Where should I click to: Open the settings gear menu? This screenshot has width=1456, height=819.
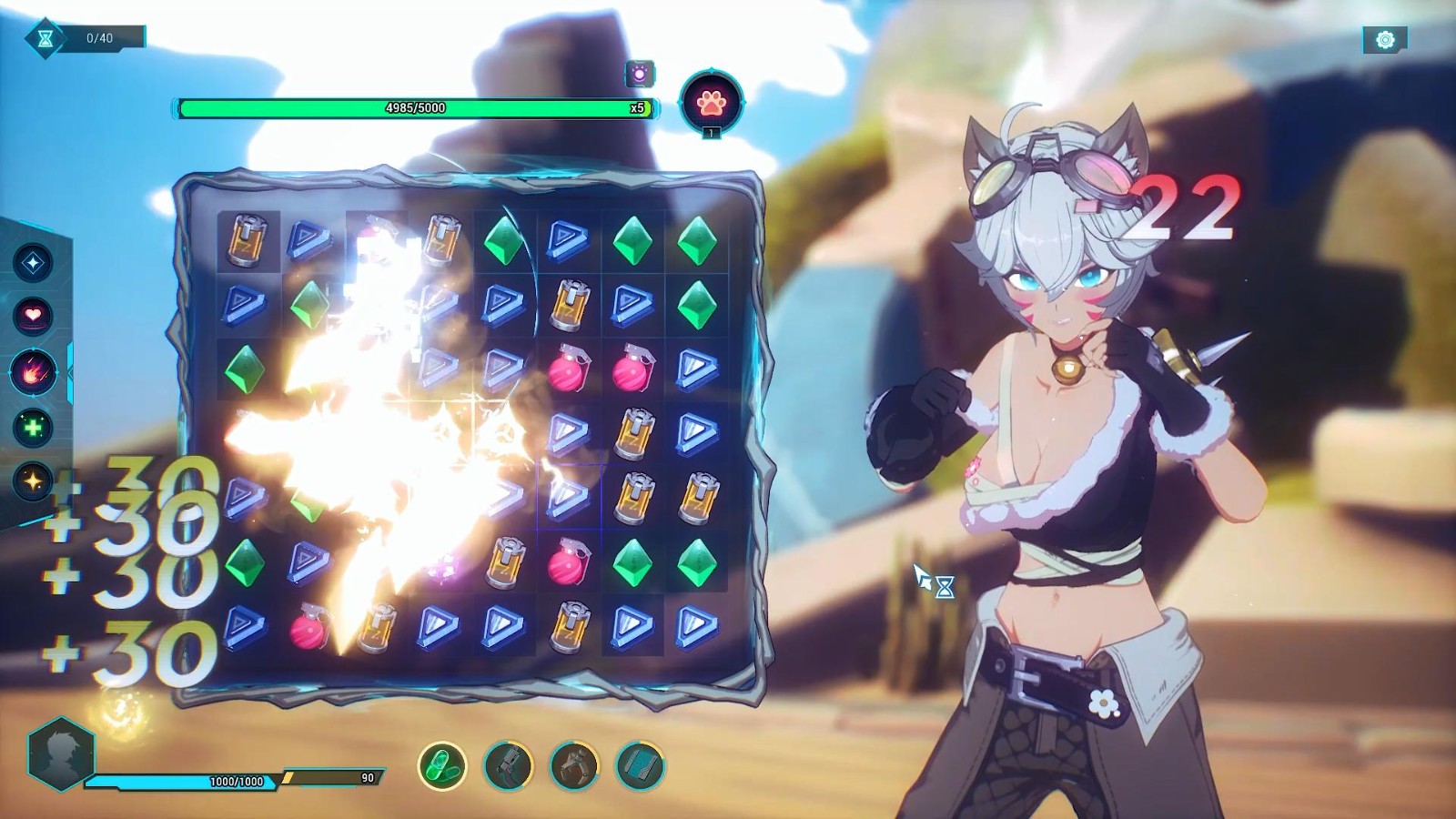point(1385,39)
